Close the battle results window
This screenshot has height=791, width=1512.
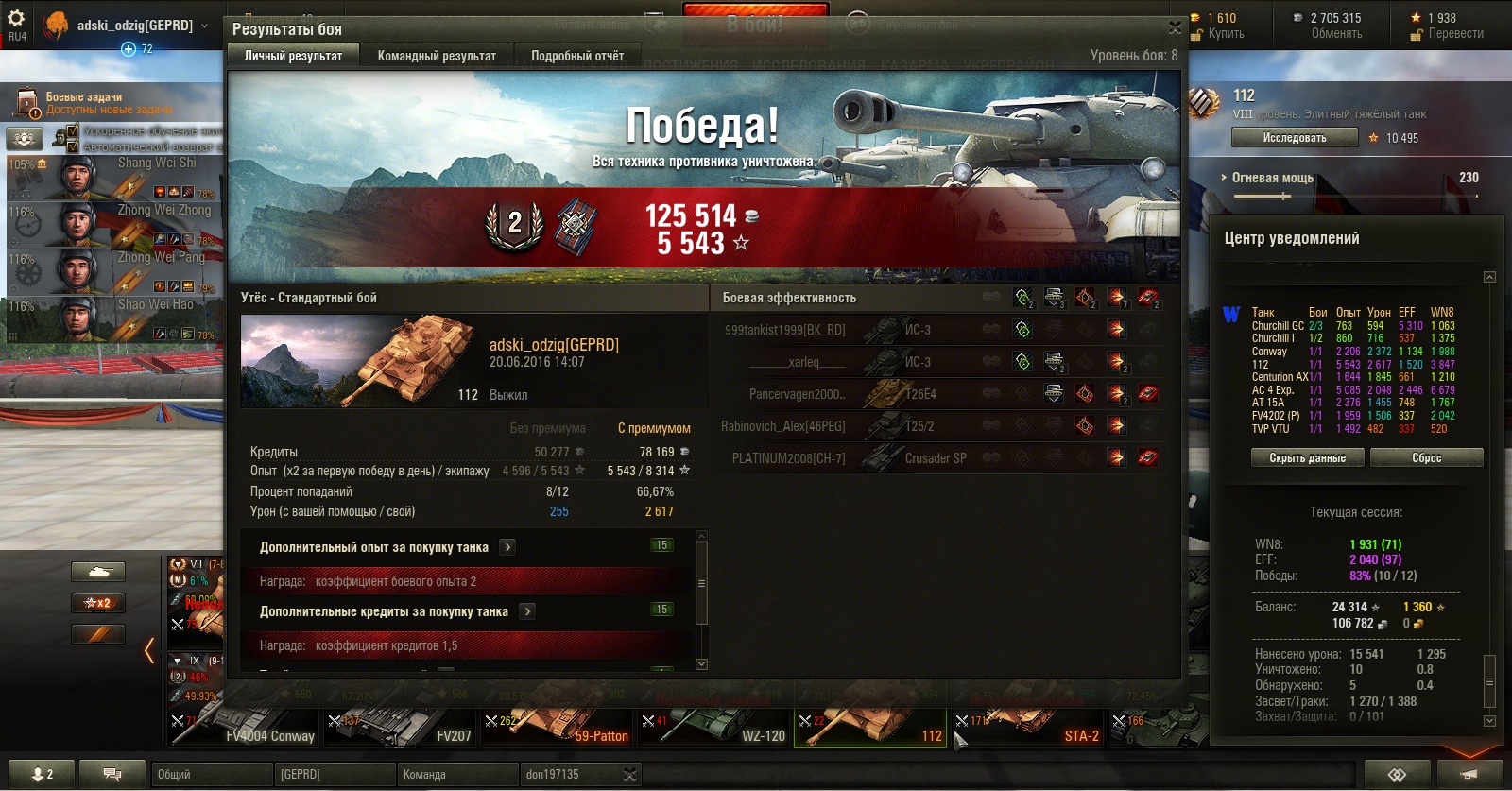[x=1175, y=28]
